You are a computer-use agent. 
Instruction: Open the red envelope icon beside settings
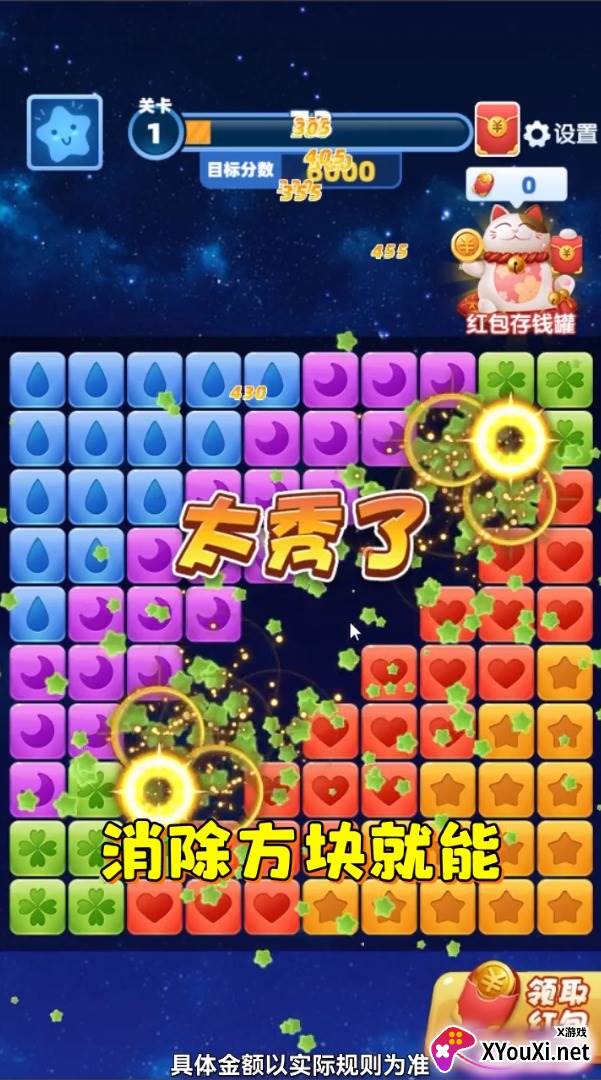pos(497,130)
